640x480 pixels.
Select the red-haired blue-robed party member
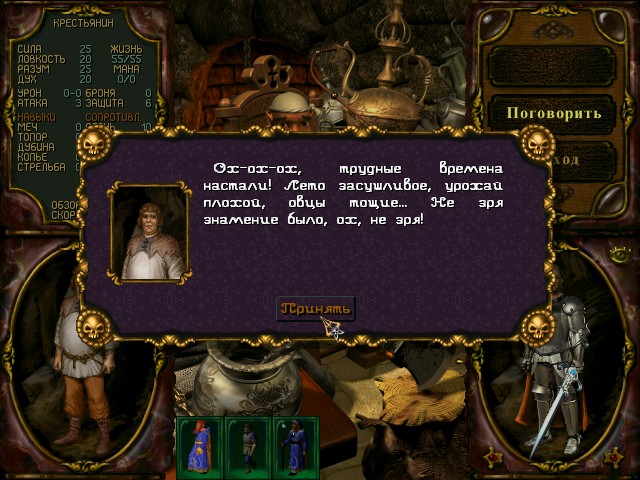[199, 445]
